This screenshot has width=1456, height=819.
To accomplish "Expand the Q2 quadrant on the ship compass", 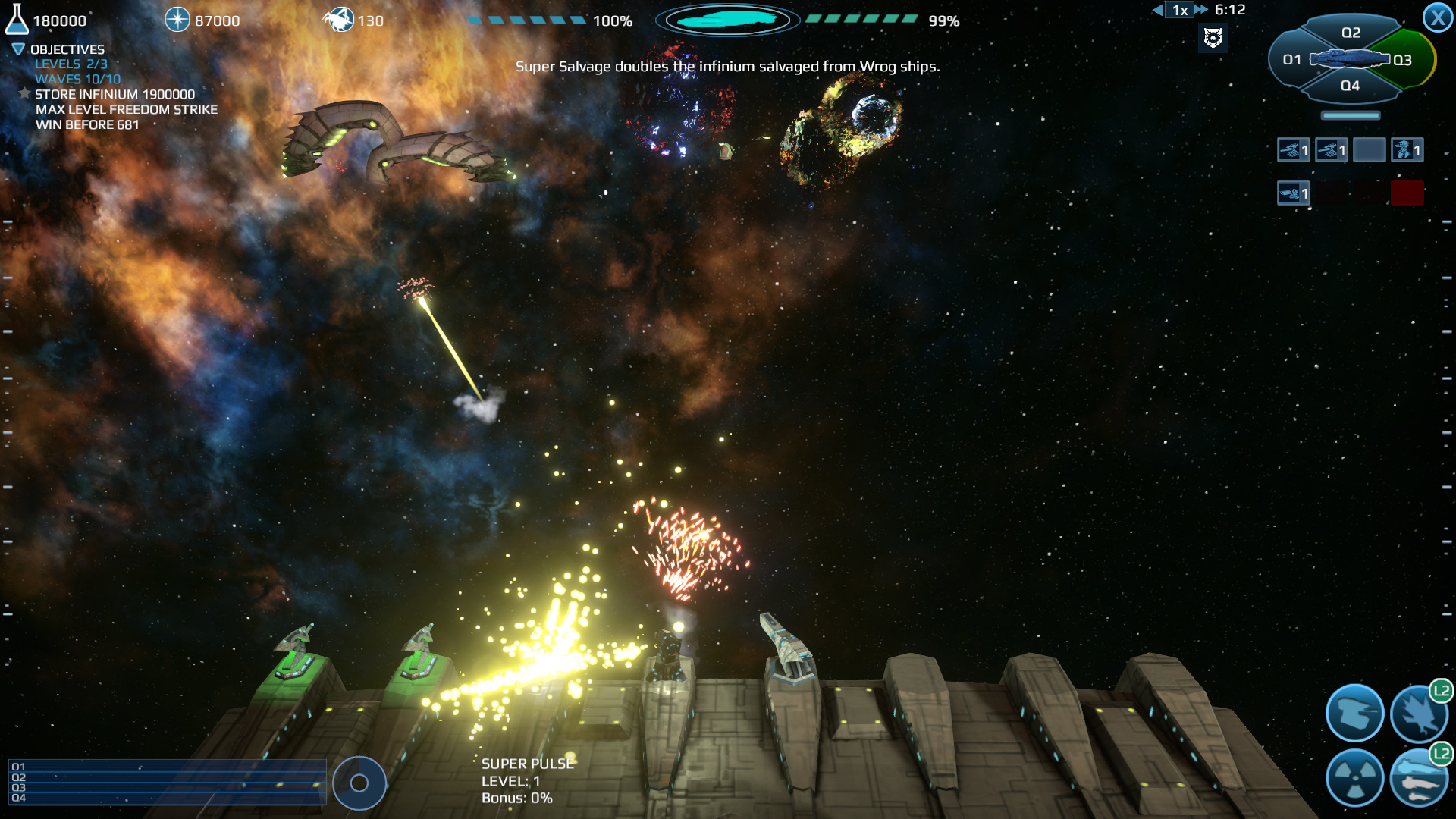I will 1351,32.
